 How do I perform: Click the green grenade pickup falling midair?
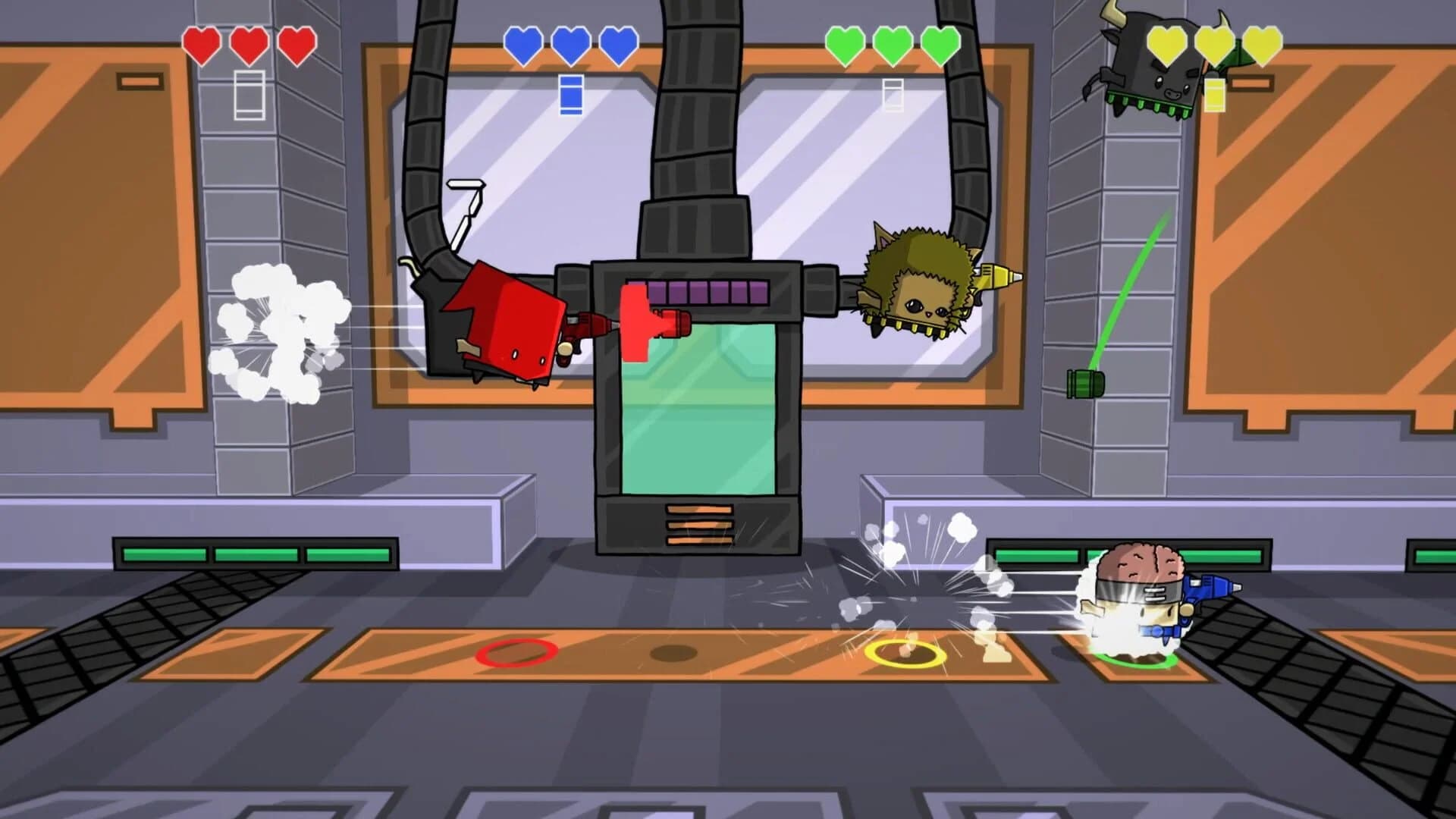[1087, 382]
